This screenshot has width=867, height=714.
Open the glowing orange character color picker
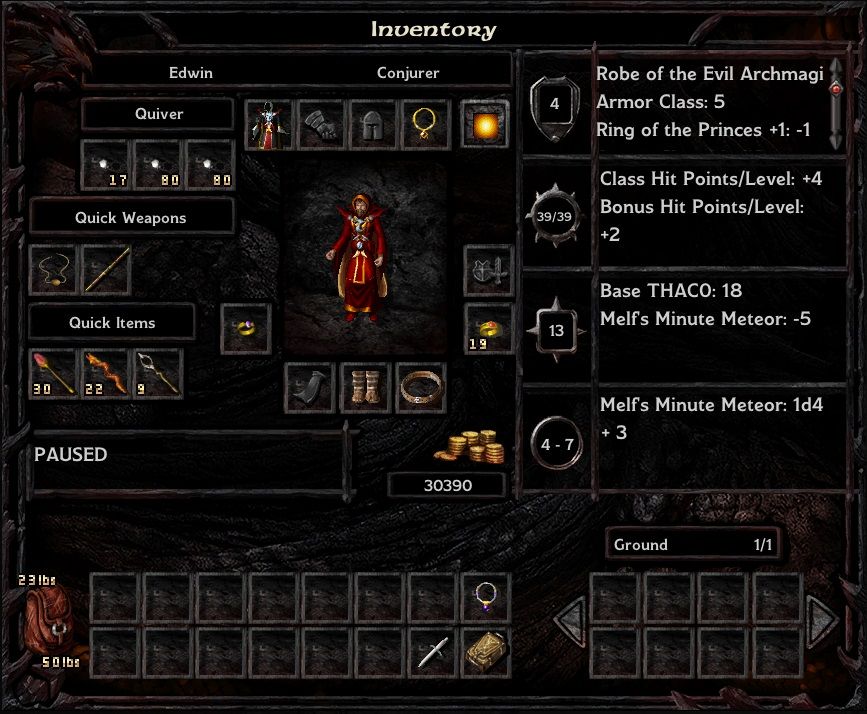click(x=485, y=125)
